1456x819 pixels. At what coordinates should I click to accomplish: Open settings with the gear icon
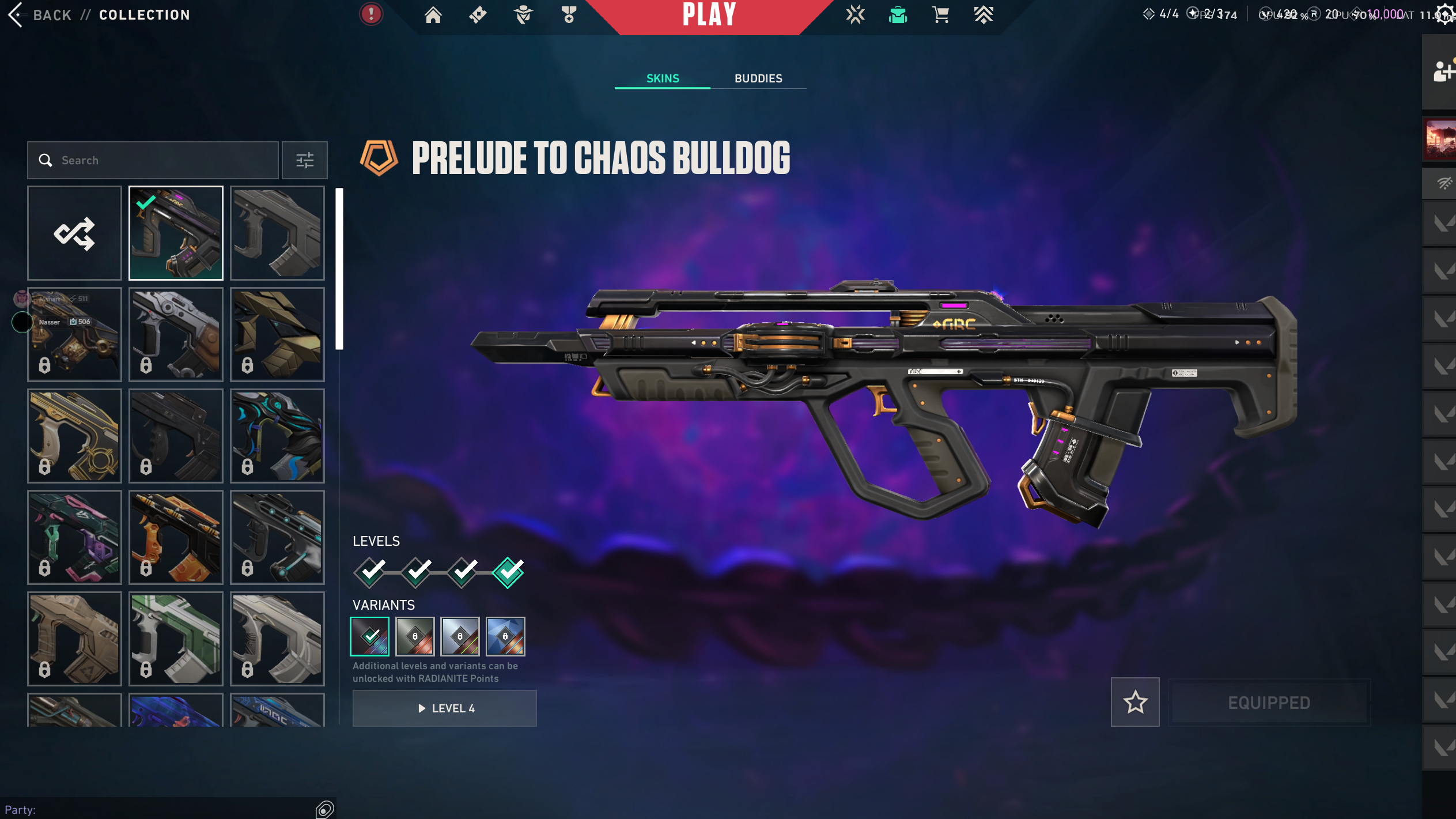pos(1445,14)
